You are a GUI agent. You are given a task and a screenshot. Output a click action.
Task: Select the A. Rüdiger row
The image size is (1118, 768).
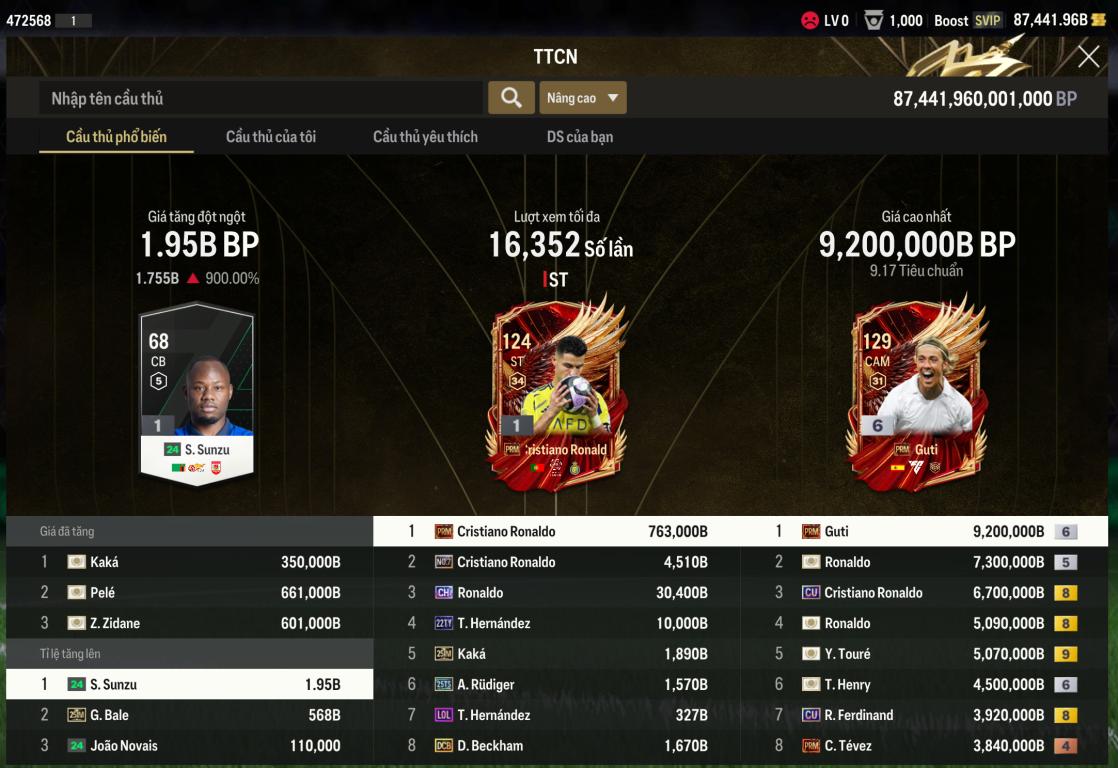(556, 685)
